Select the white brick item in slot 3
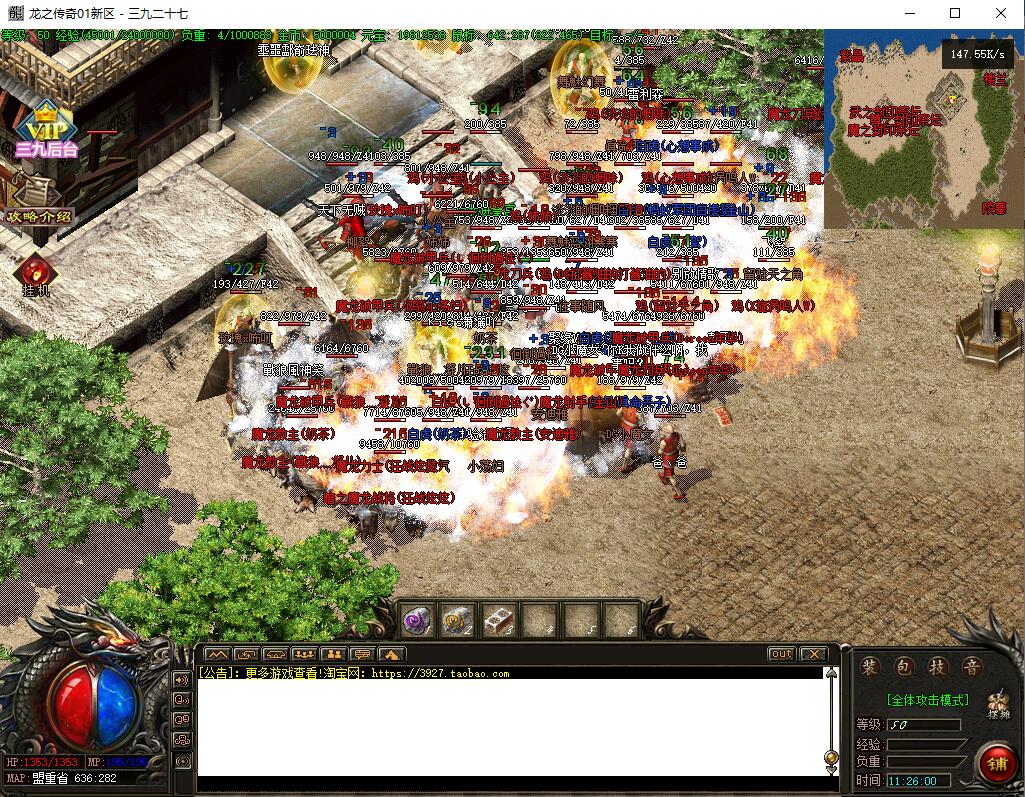 click(x=497, y=622)
